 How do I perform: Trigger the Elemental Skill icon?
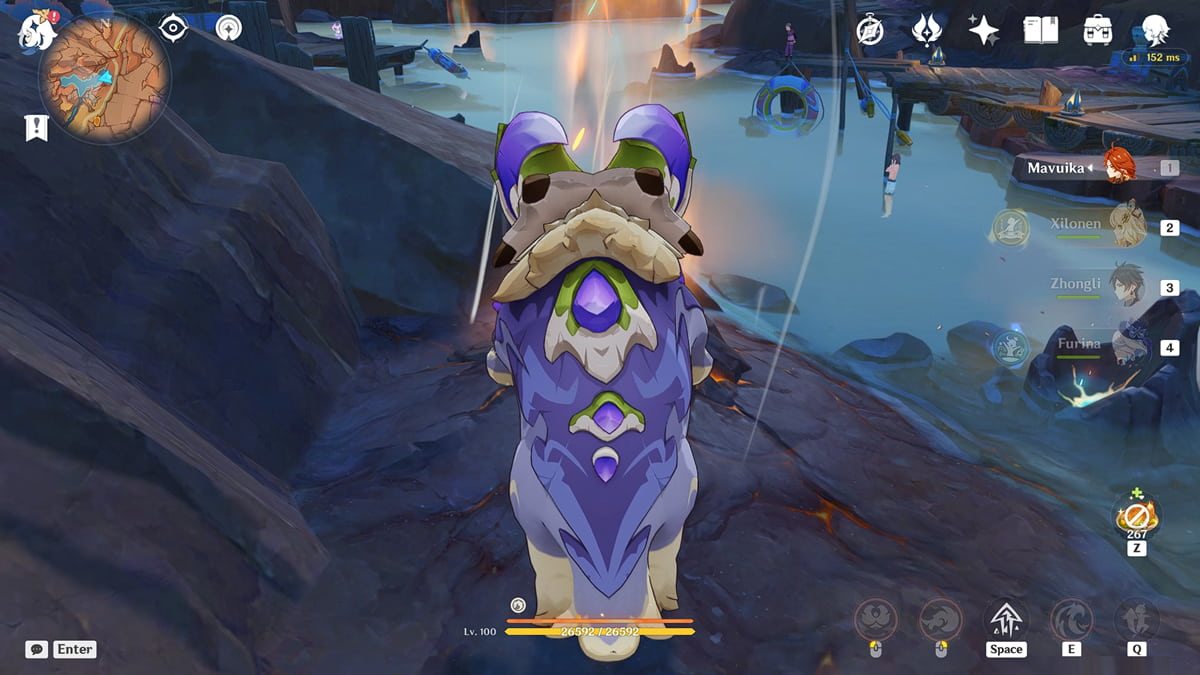[1071, 620]
